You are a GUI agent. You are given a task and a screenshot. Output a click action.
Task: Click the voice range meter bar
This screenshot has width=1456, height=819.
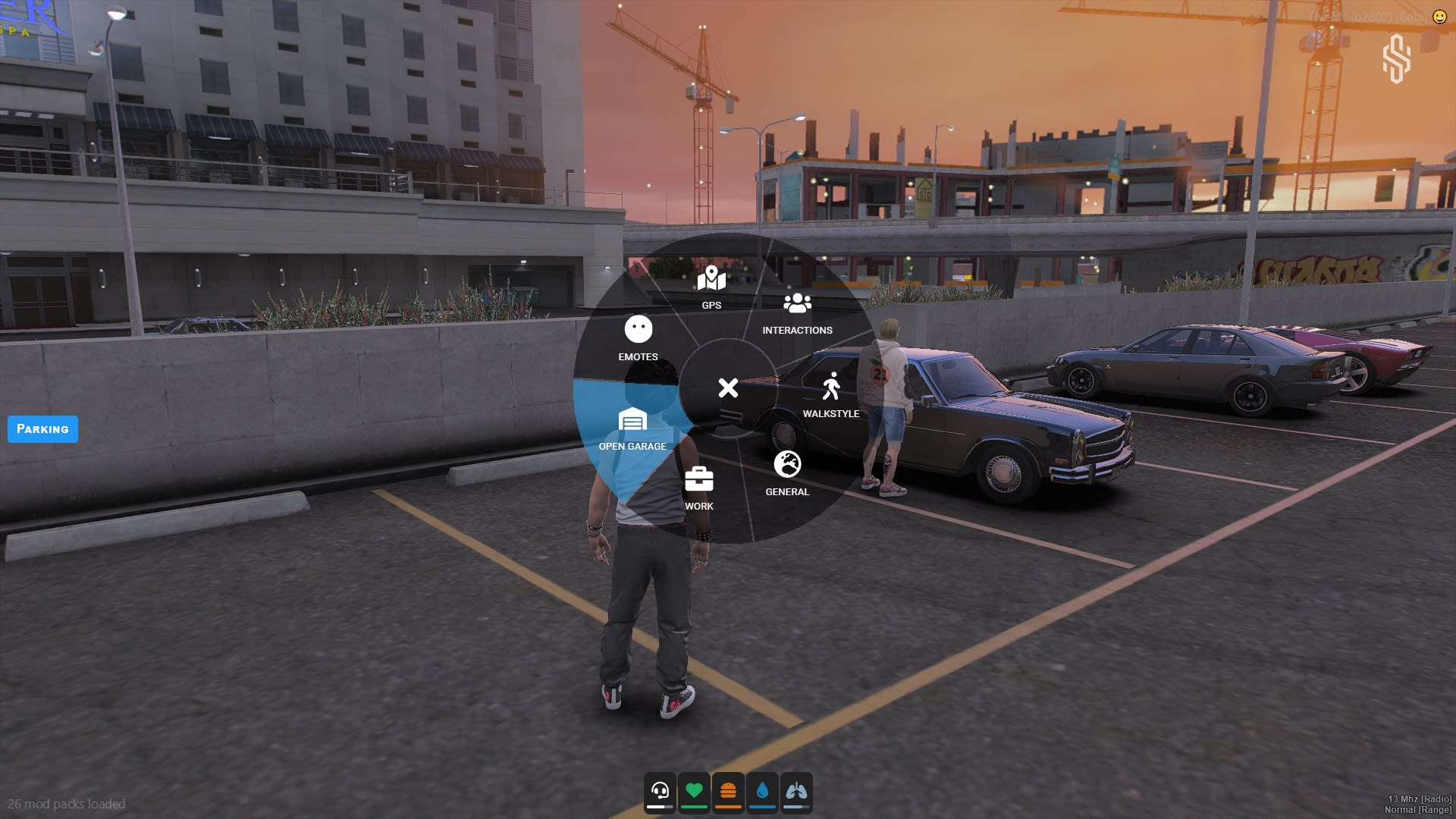pos(659,805)
